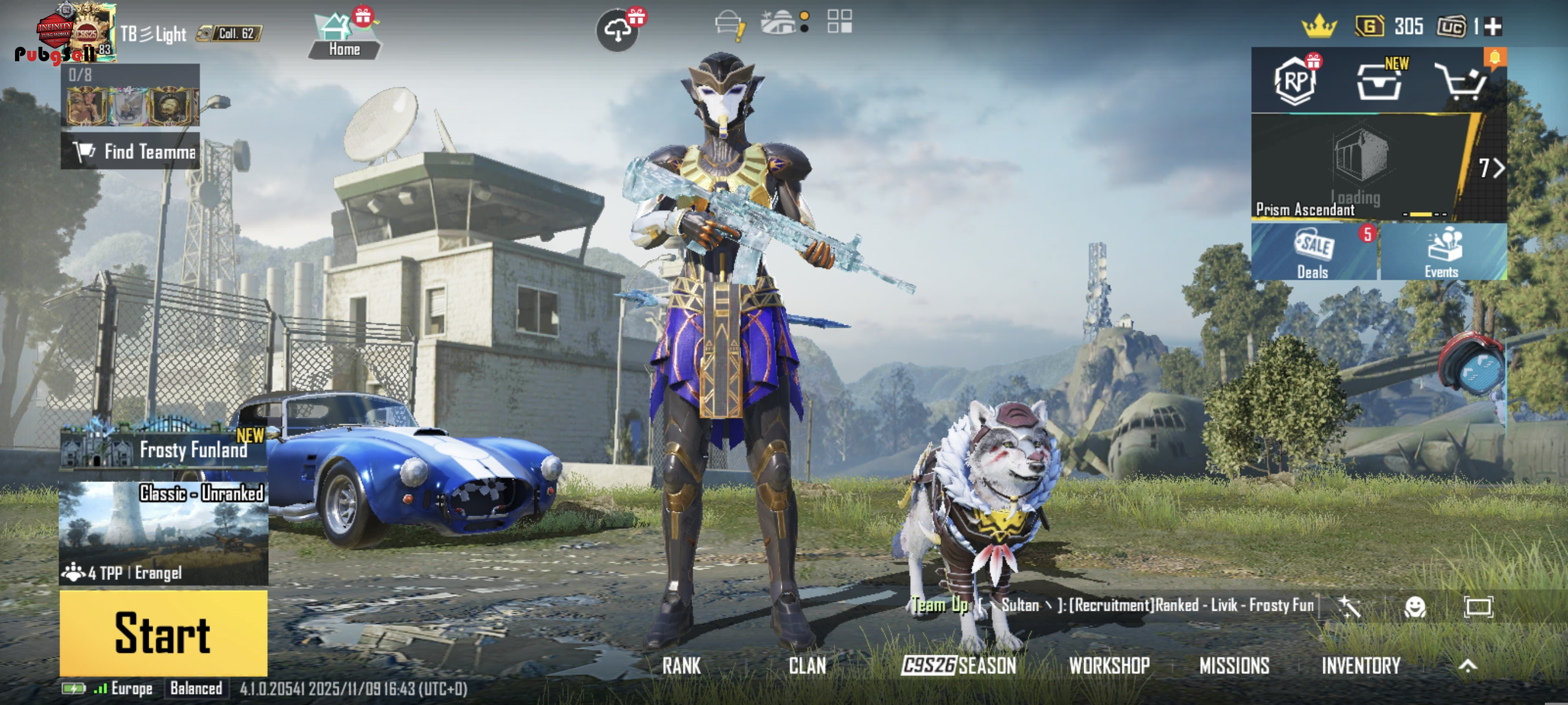Tap the yellow Start button

click(163, 633)
